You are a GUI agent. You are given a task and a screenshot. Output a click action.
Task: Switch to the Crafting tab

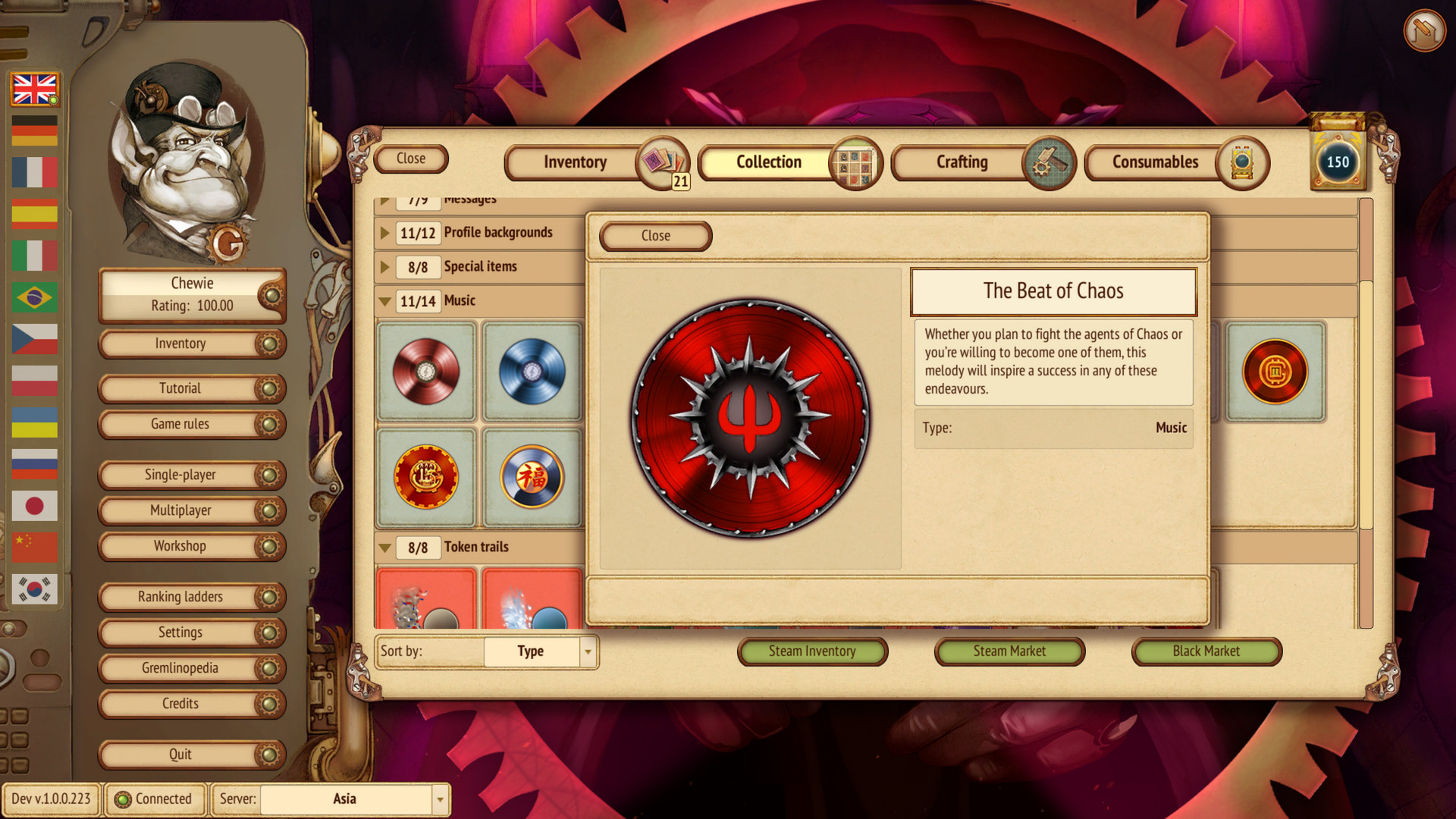961,162
